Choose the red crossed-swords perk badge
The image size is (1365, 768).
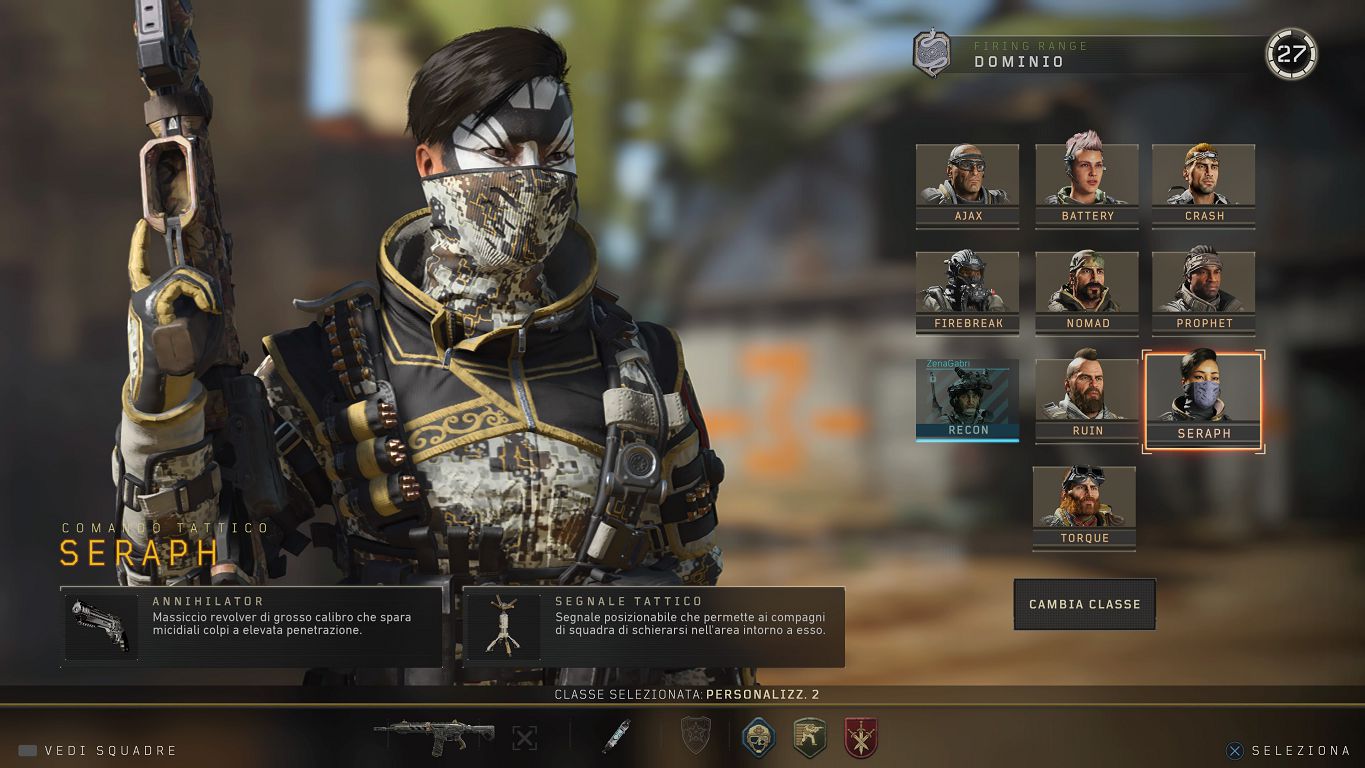click(x=860, y=737)
